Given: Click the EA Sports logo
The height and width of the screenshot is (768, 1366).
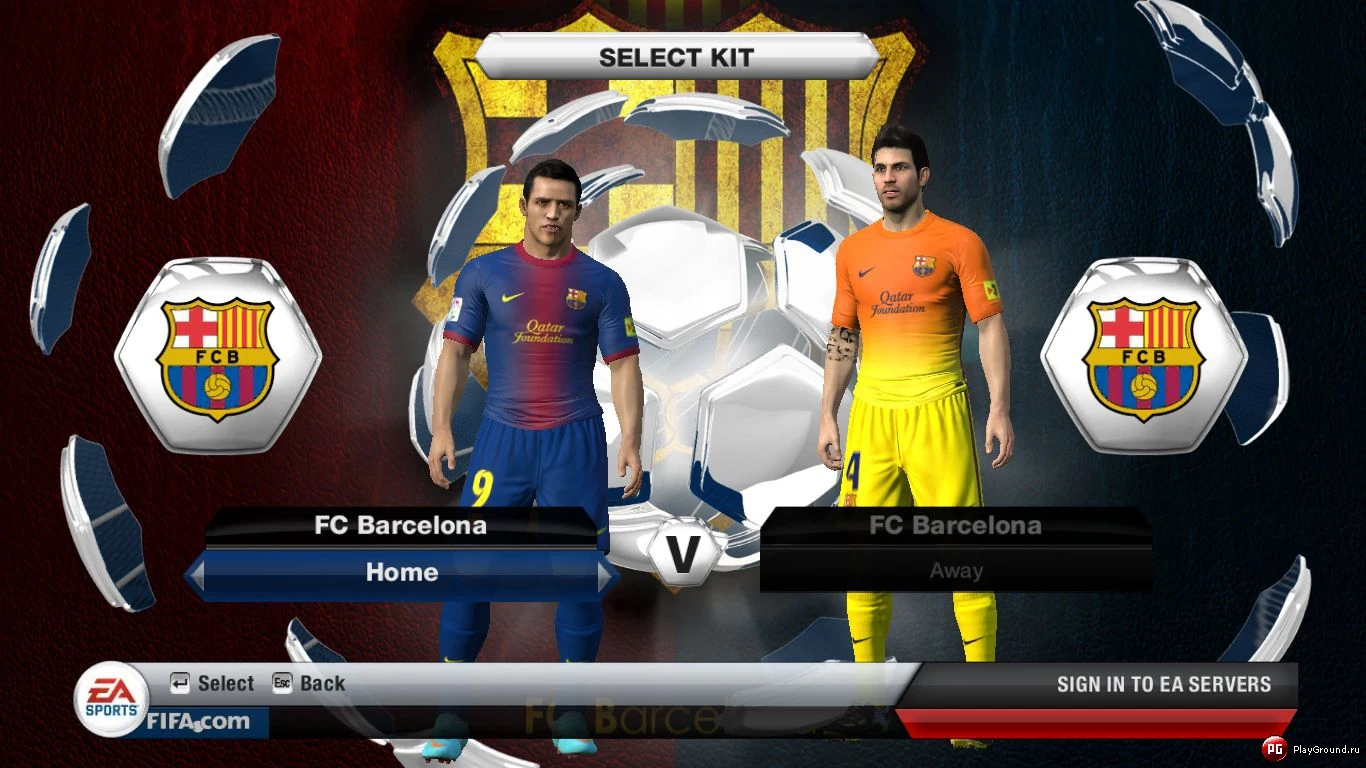Looking at the screenshot, I should point(110,699).
